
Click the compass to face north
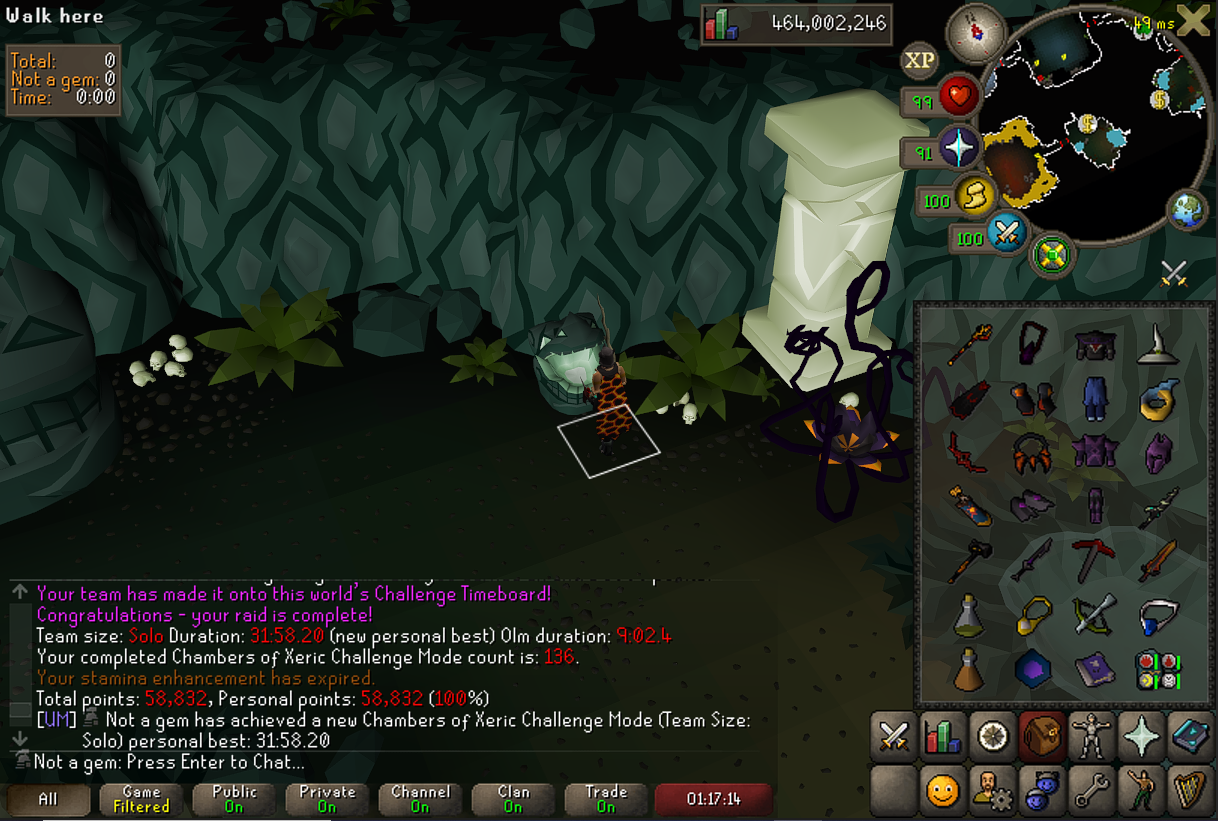click(x=973, y=31)
